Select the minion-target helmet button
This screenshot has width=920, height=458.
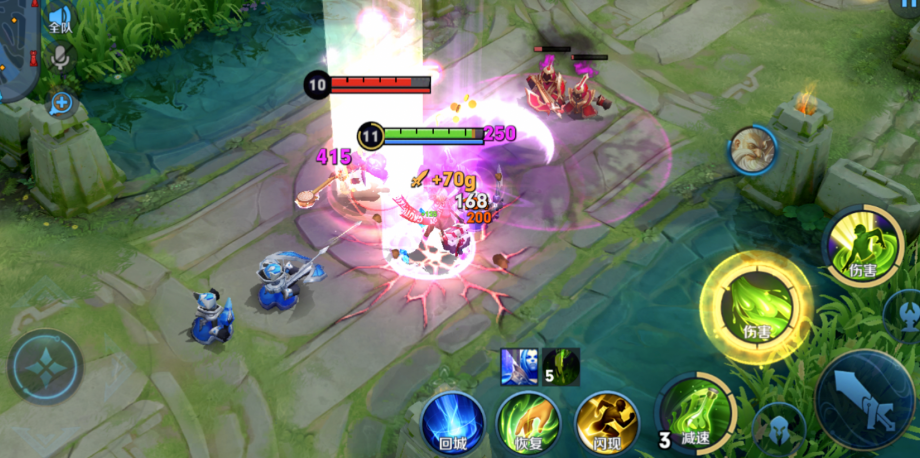[781, 430]
